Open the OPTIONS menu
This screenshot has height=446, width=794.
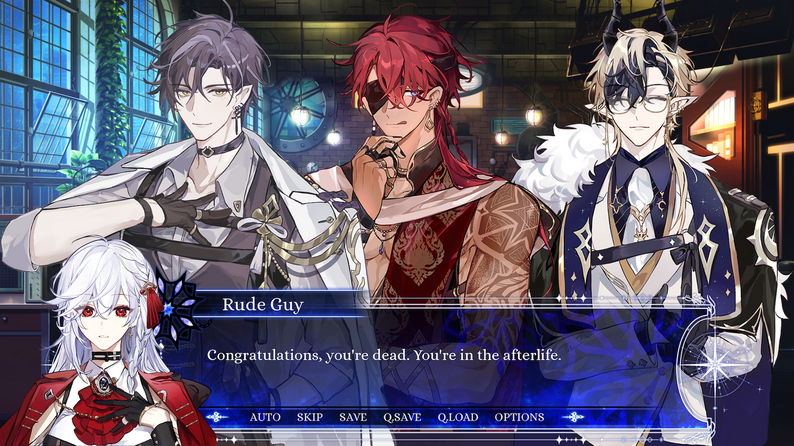[519, 417]
